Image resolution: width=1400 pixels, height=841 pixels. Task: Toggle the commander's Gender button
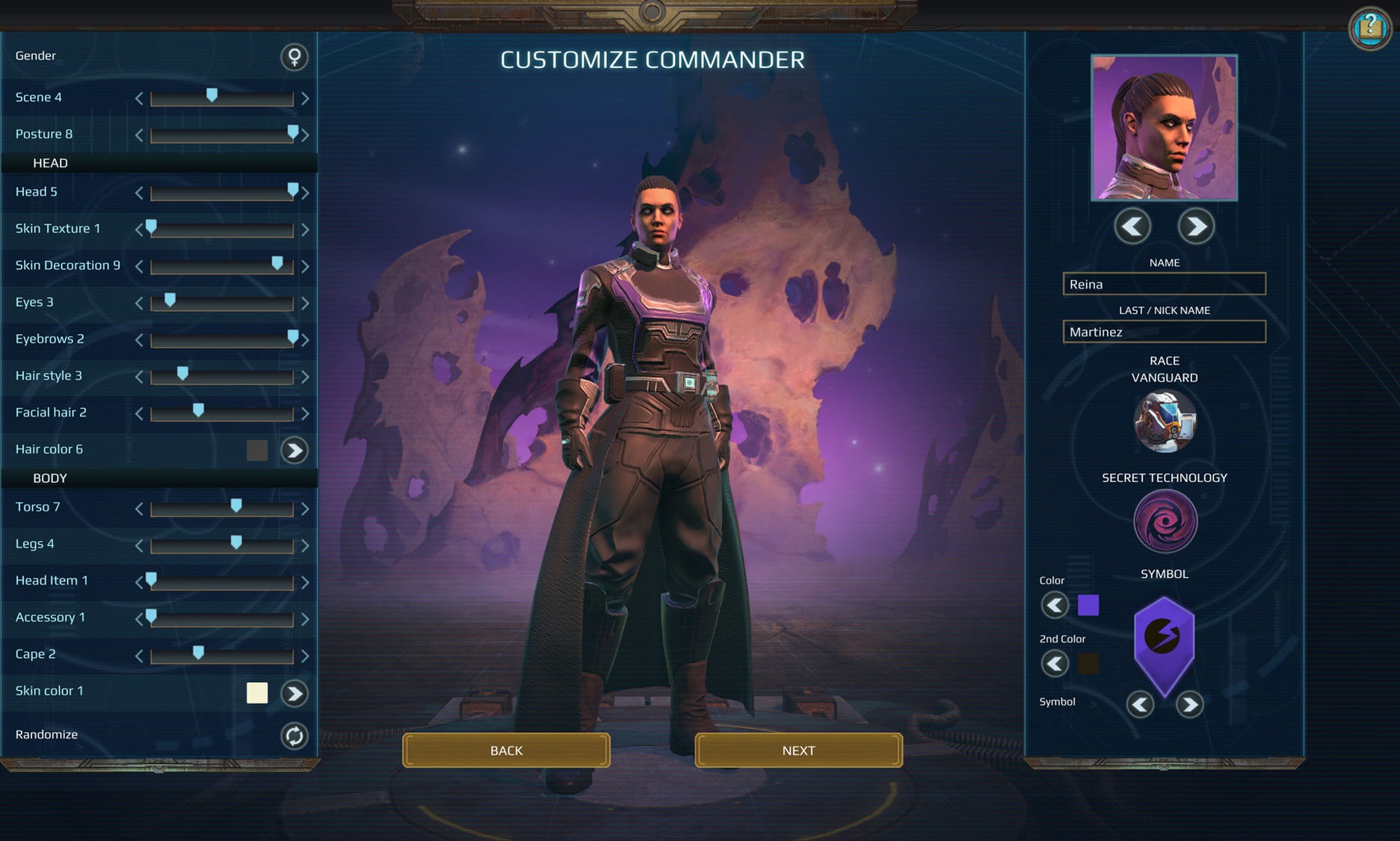294,57
